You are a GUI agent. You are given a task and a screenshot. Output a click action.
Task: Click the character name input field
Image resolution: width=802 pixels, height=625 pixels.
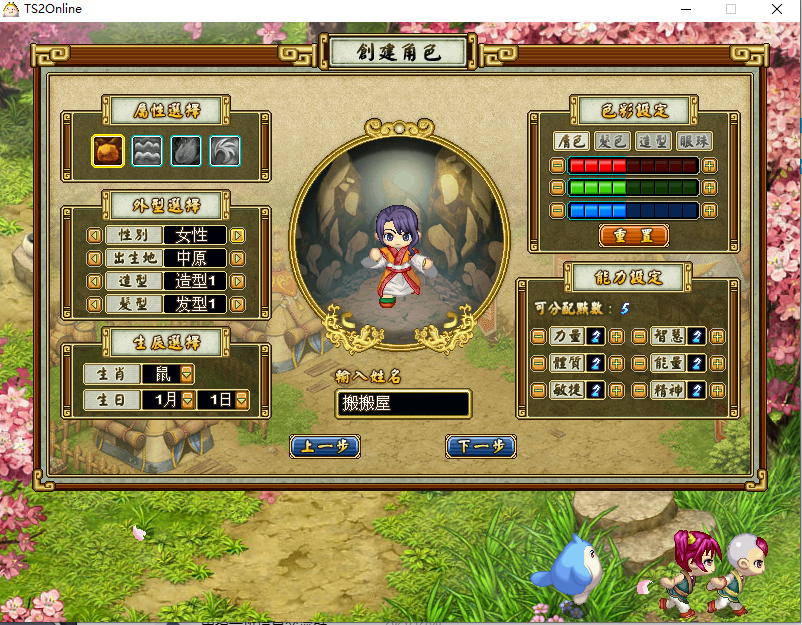403,404
